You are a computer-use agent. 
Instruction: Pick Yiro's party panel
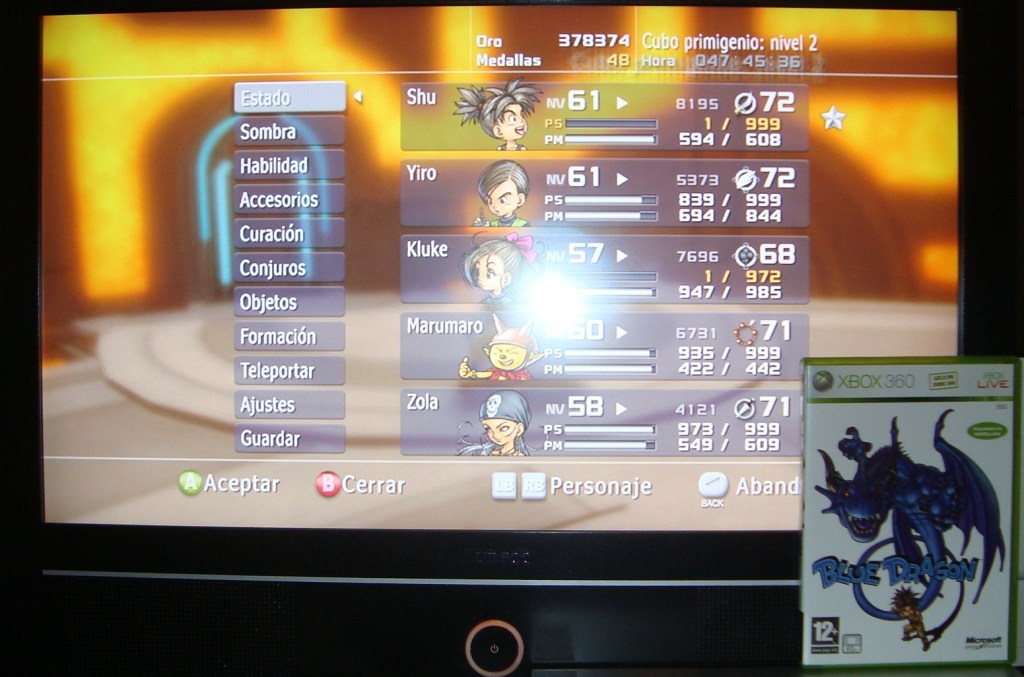(604, 193)
